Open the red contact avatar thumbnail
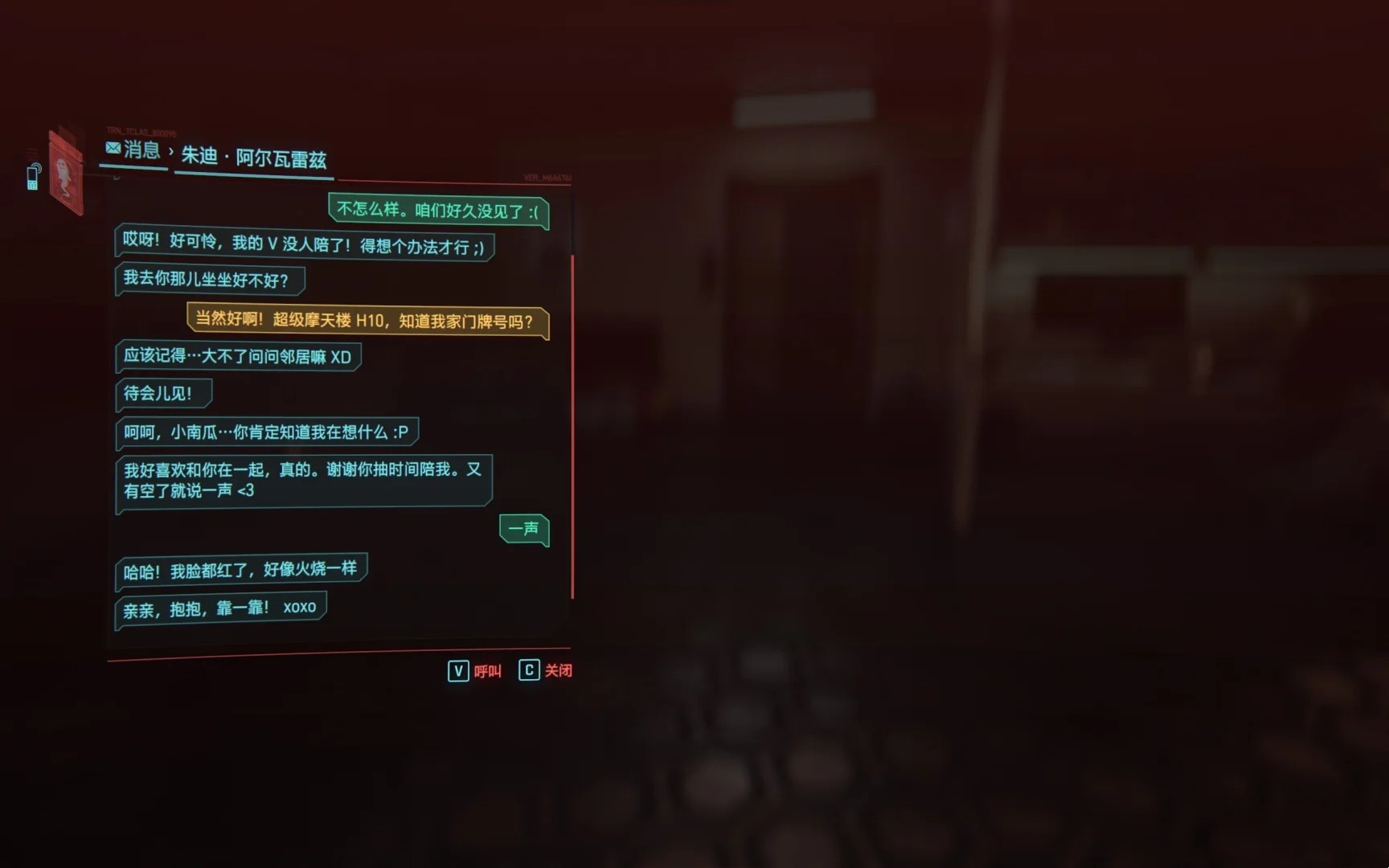Image resolution: width=1389 pixels, height=868 pixels. [66, 174]
